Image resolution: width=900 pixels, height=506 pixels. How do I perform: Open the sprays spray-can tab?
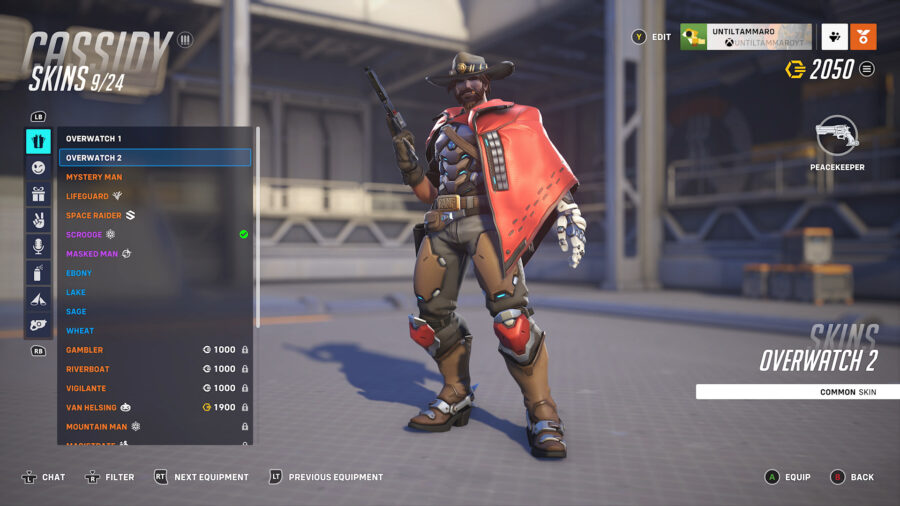pyautogui.click(x=38, y=272)
